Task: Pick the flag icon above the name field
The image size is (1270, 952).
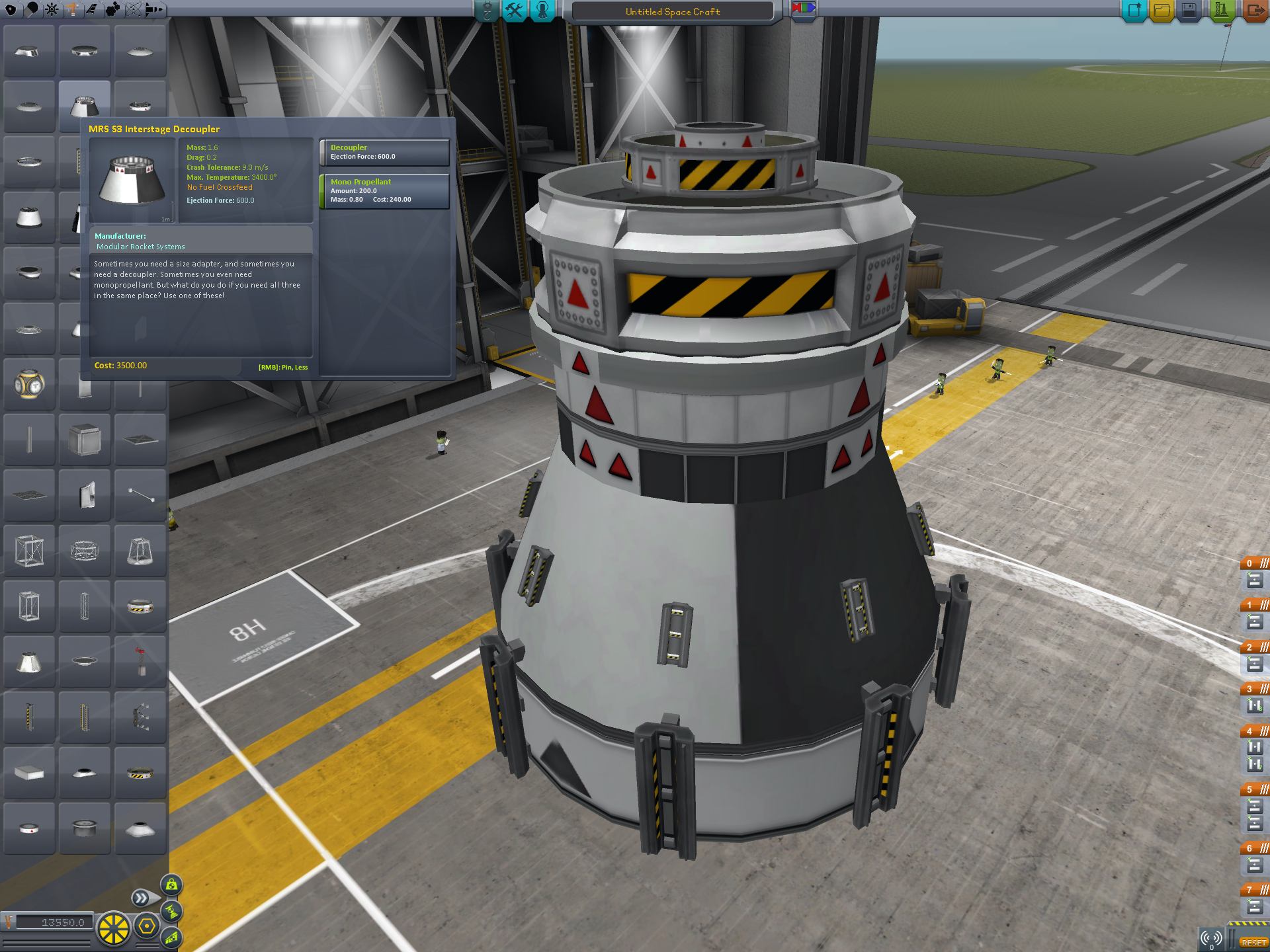Action: click(x=804, y=9)
